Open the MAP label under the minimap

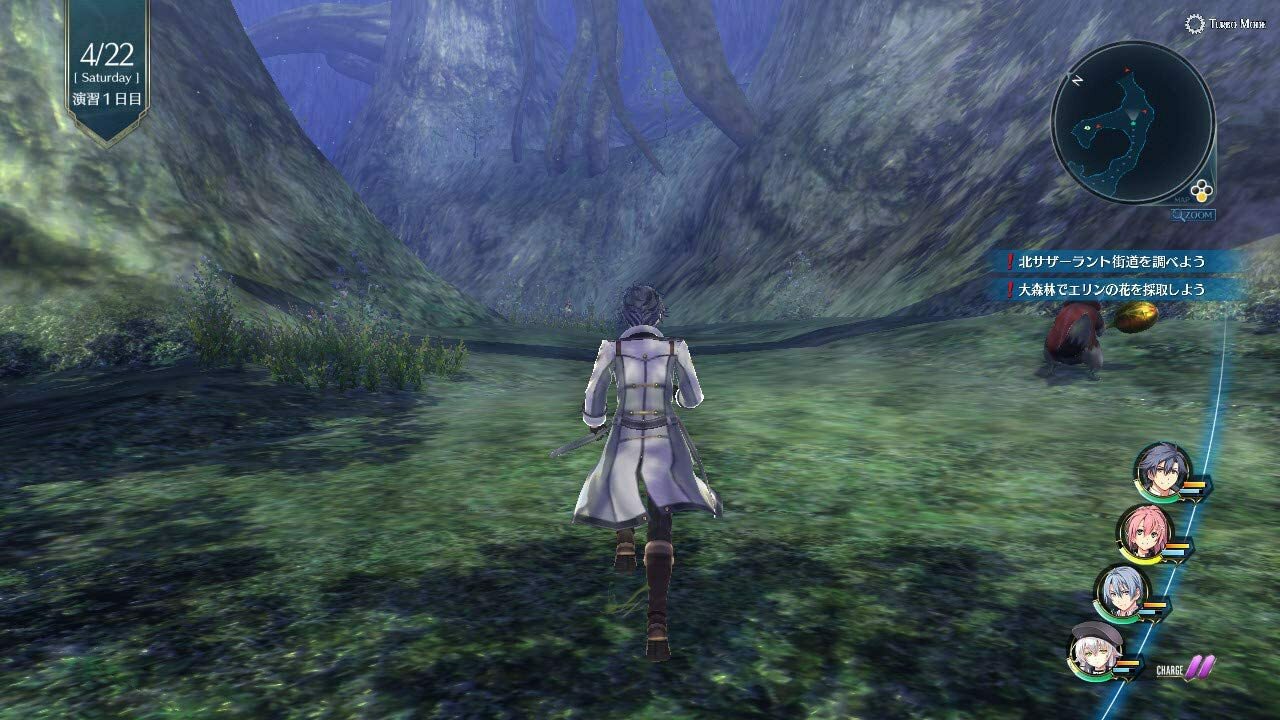[1183, 200]
